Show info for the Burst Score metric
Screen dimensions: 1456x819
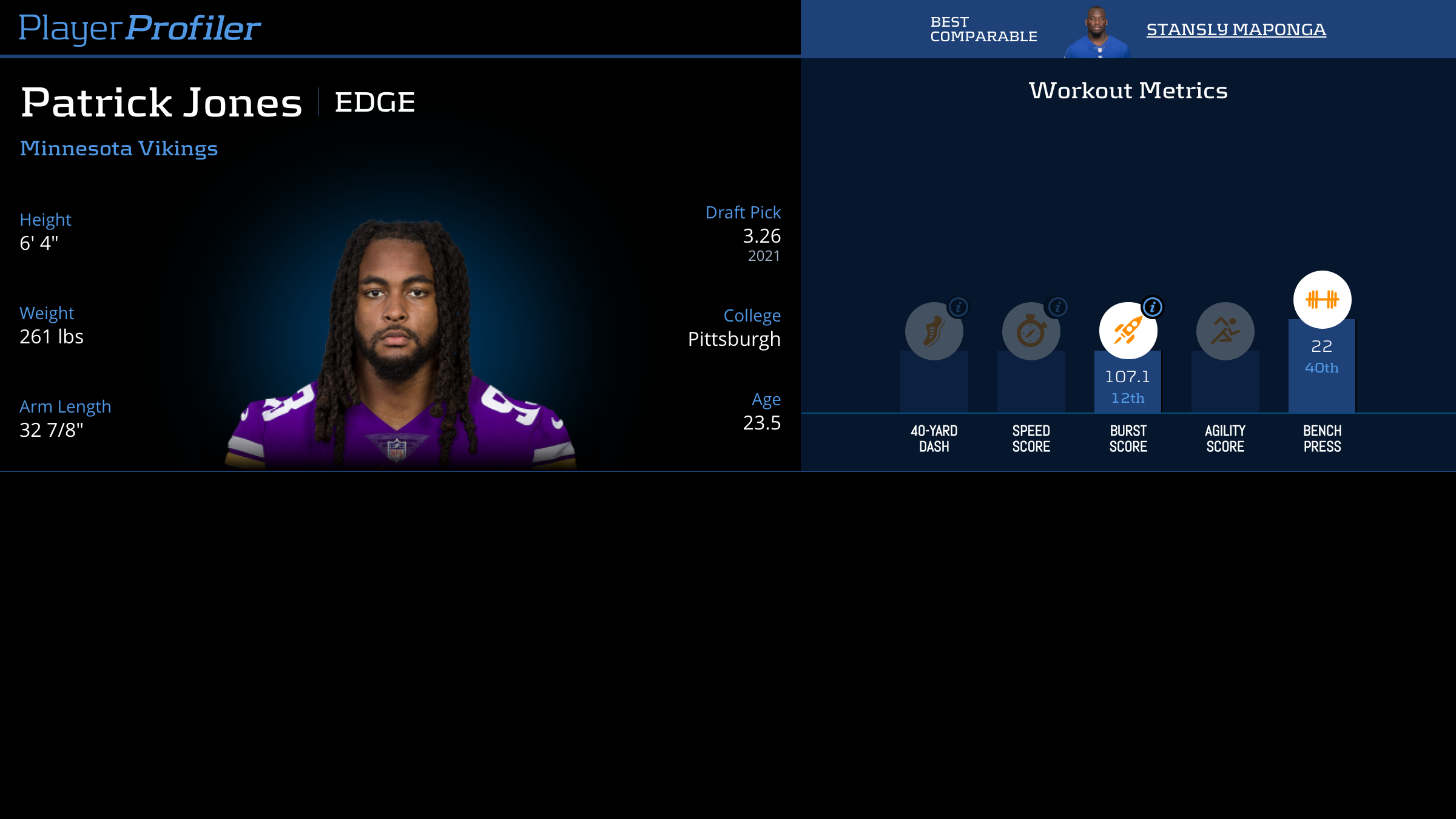point(1153,307)
